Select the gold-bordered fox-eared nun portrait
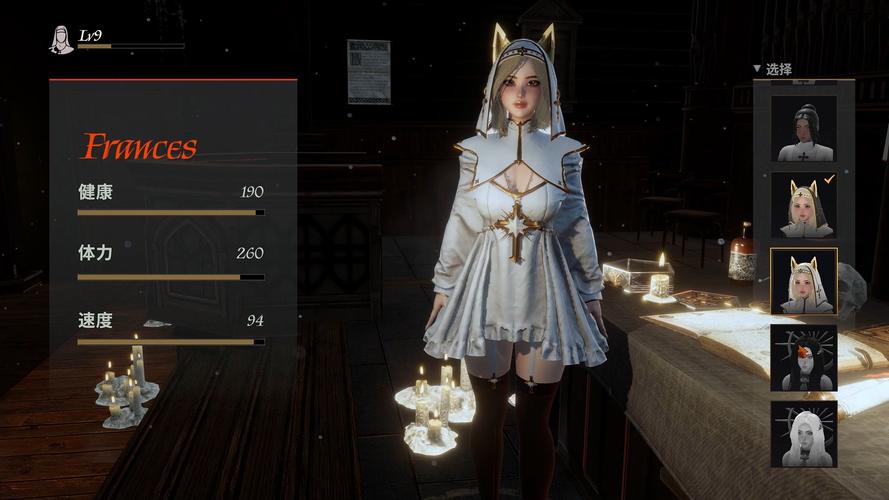This screenshot has width=889, height=500. pyautogui.click(x=803, y=281)
